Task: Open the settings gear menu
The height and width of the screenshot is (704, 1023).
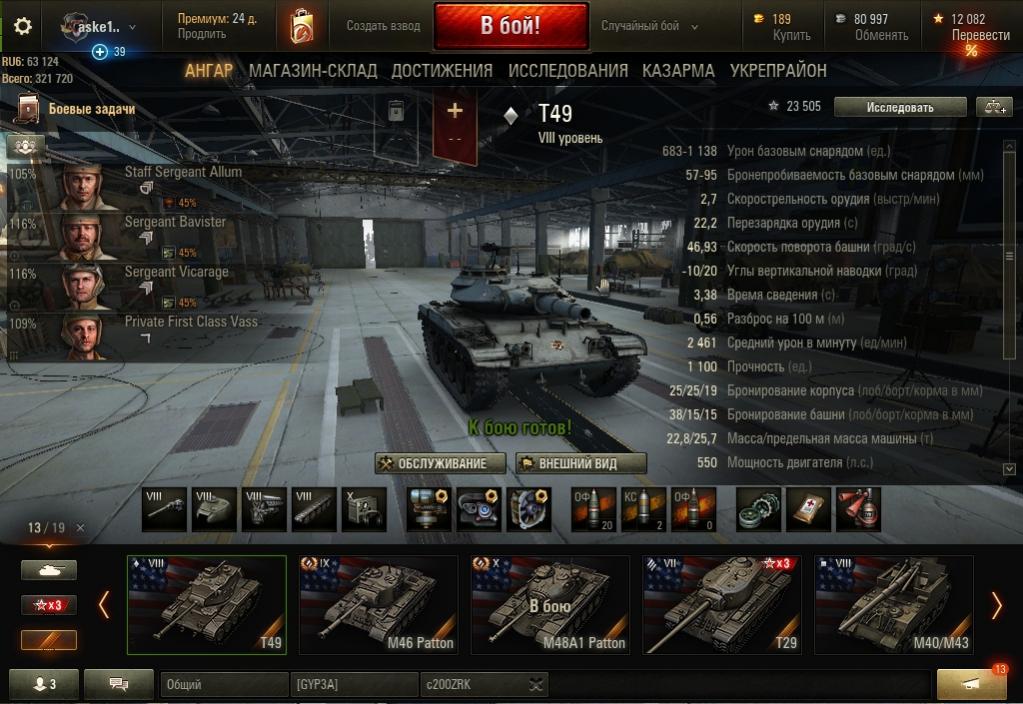Action: pos(22,26)
